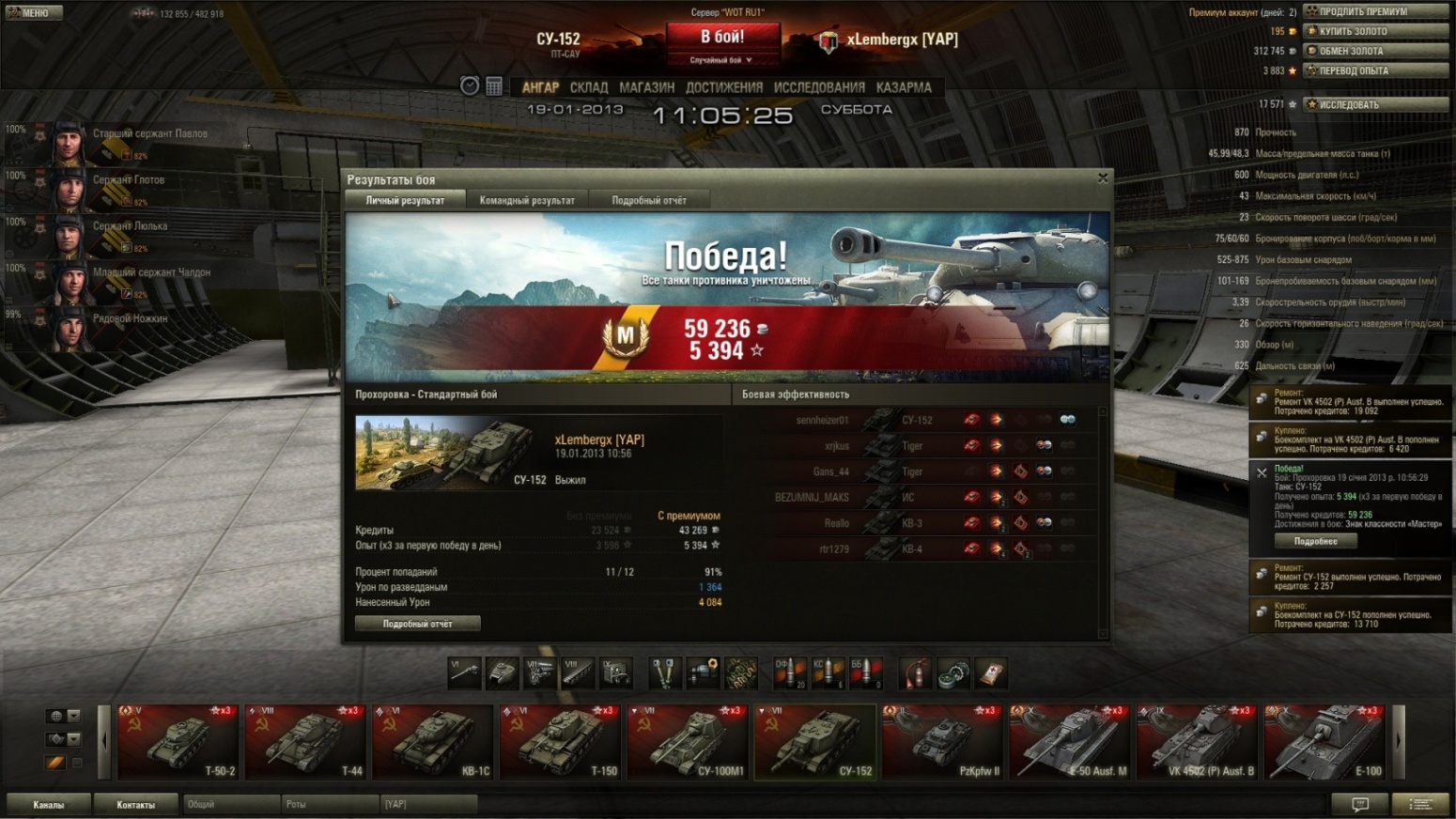1456x819 pixels.
Task: Choose the КВ-1С tank
Action: [x=432, y=742]
